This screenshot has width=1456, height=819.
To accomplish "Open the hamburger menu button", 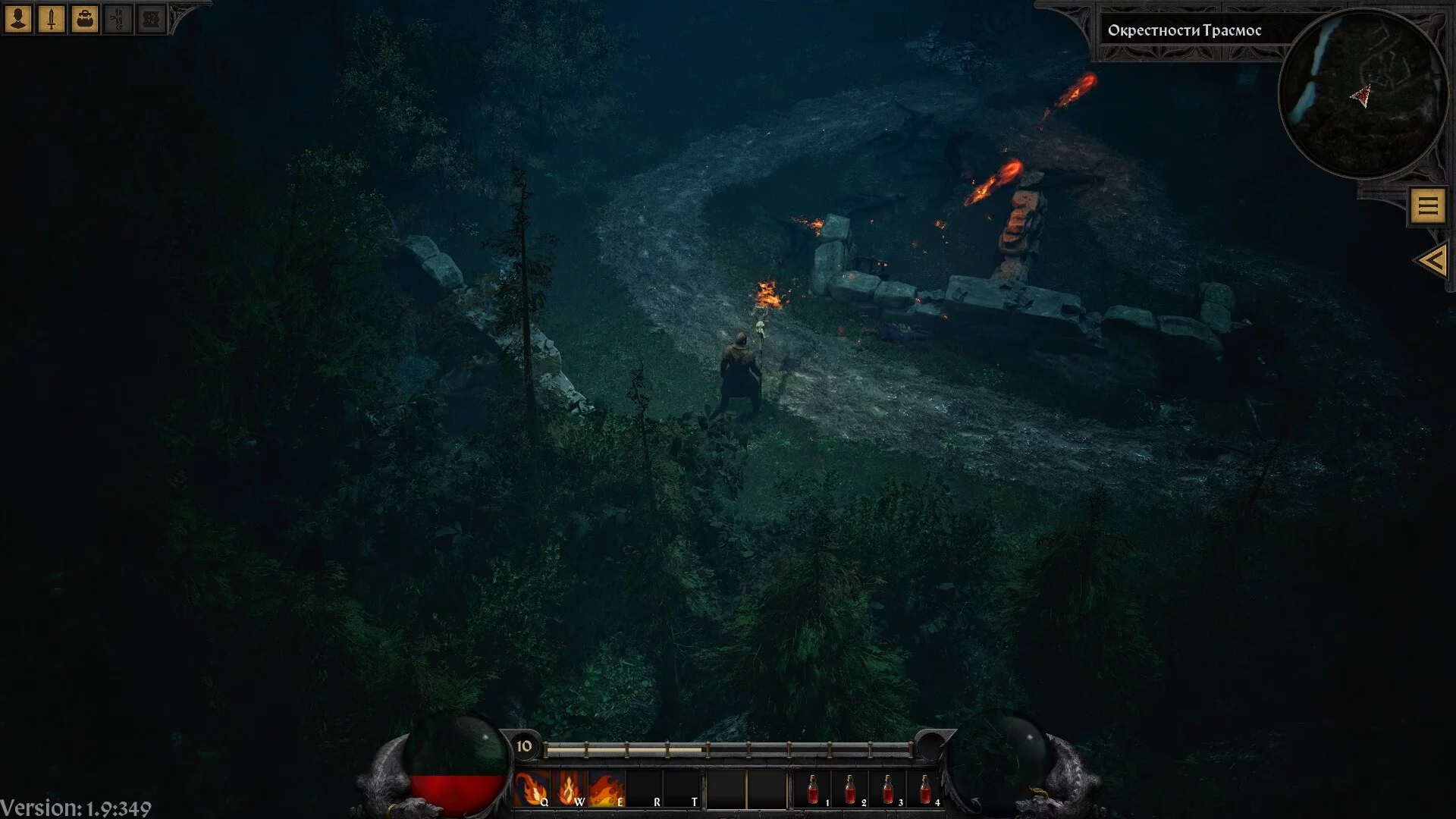I will pos(1428,206).
